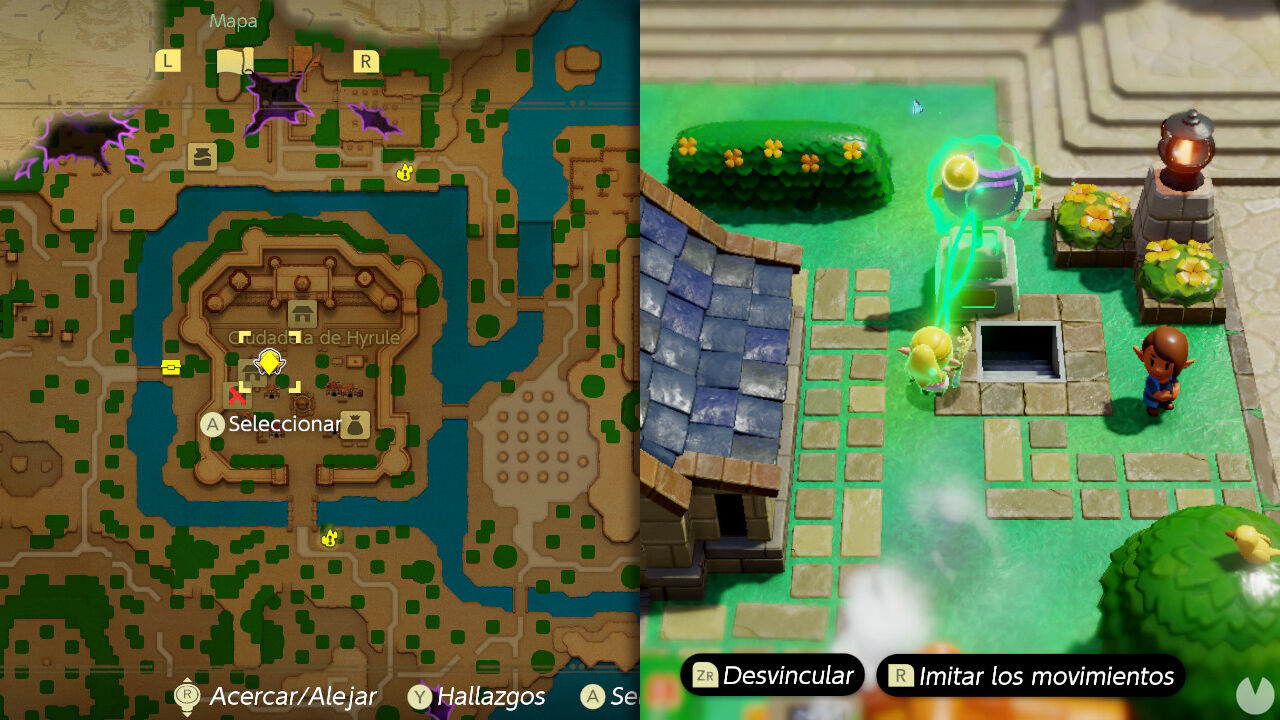This screenshot has width=1280, height=720.
Task: Open the map scroll icon beside the L prompt
Action: [x=234, y=60]
